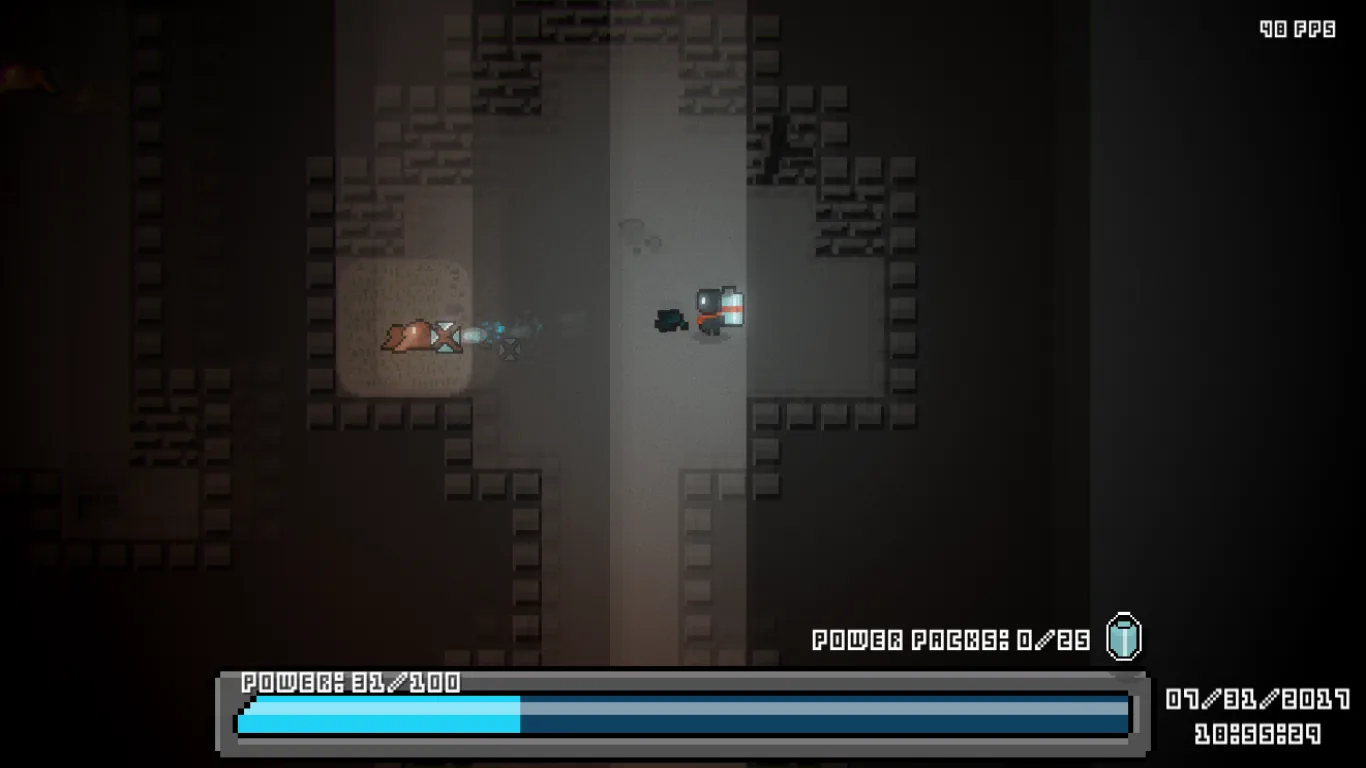Viewport: 1366px width, 768px height.
Task: Select the player character wearing orange scarf
Action: (x=712, y=312)
